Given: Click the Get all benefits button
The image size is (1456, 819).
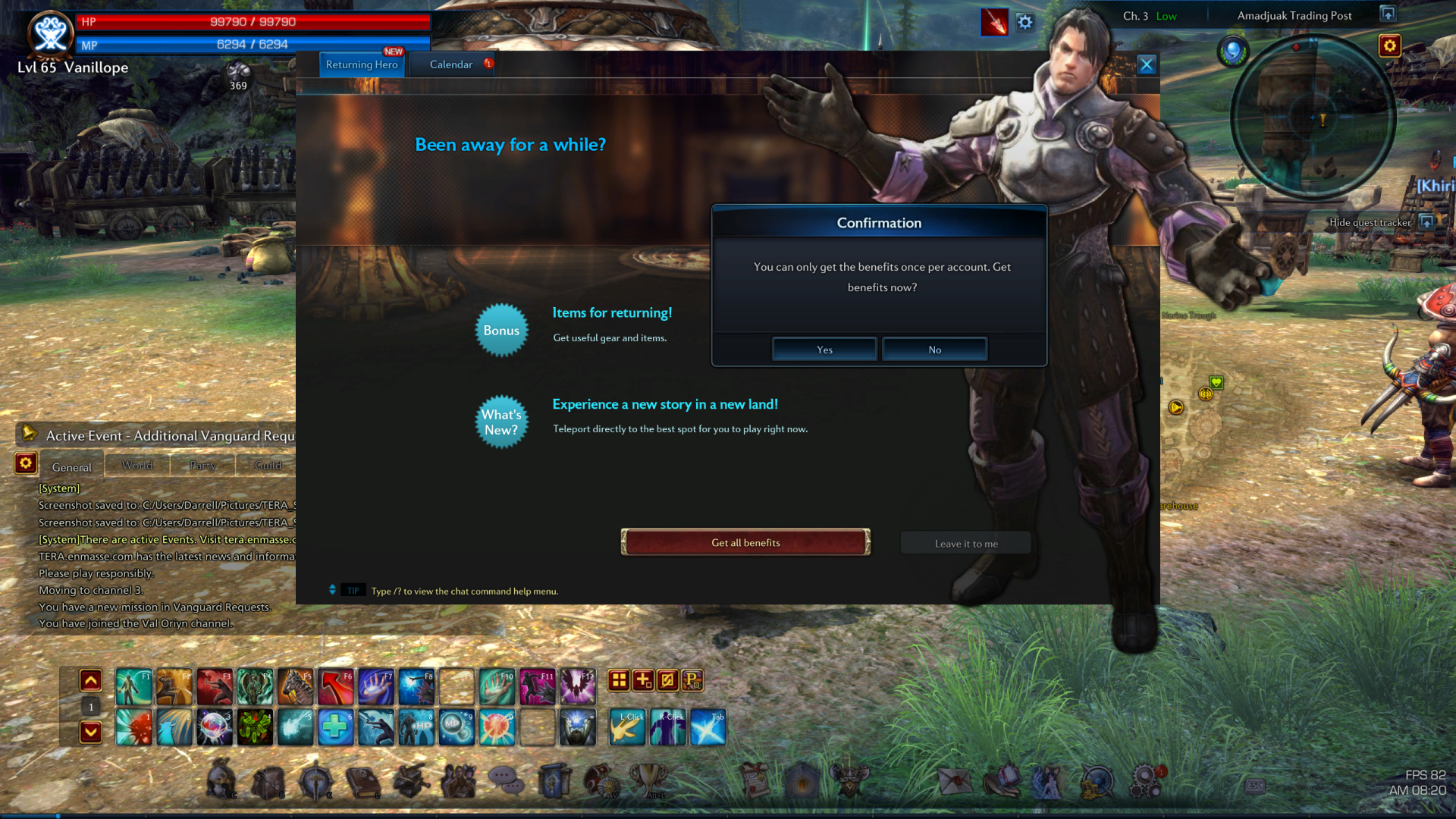Looking at the screenshot, I should [745, 542].
